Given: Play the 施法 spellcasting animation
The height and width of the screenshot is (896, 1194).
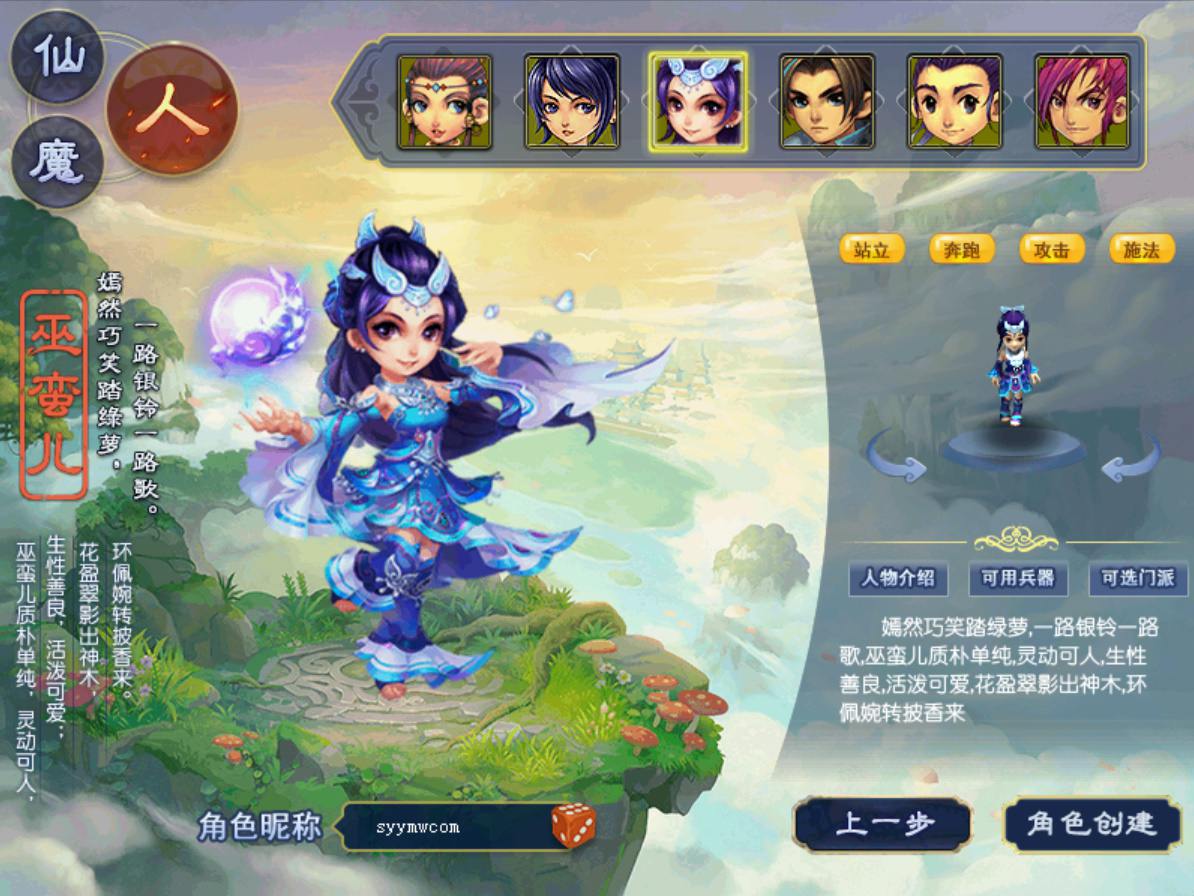Looking at the screenshot, I should coord(1141,249).
